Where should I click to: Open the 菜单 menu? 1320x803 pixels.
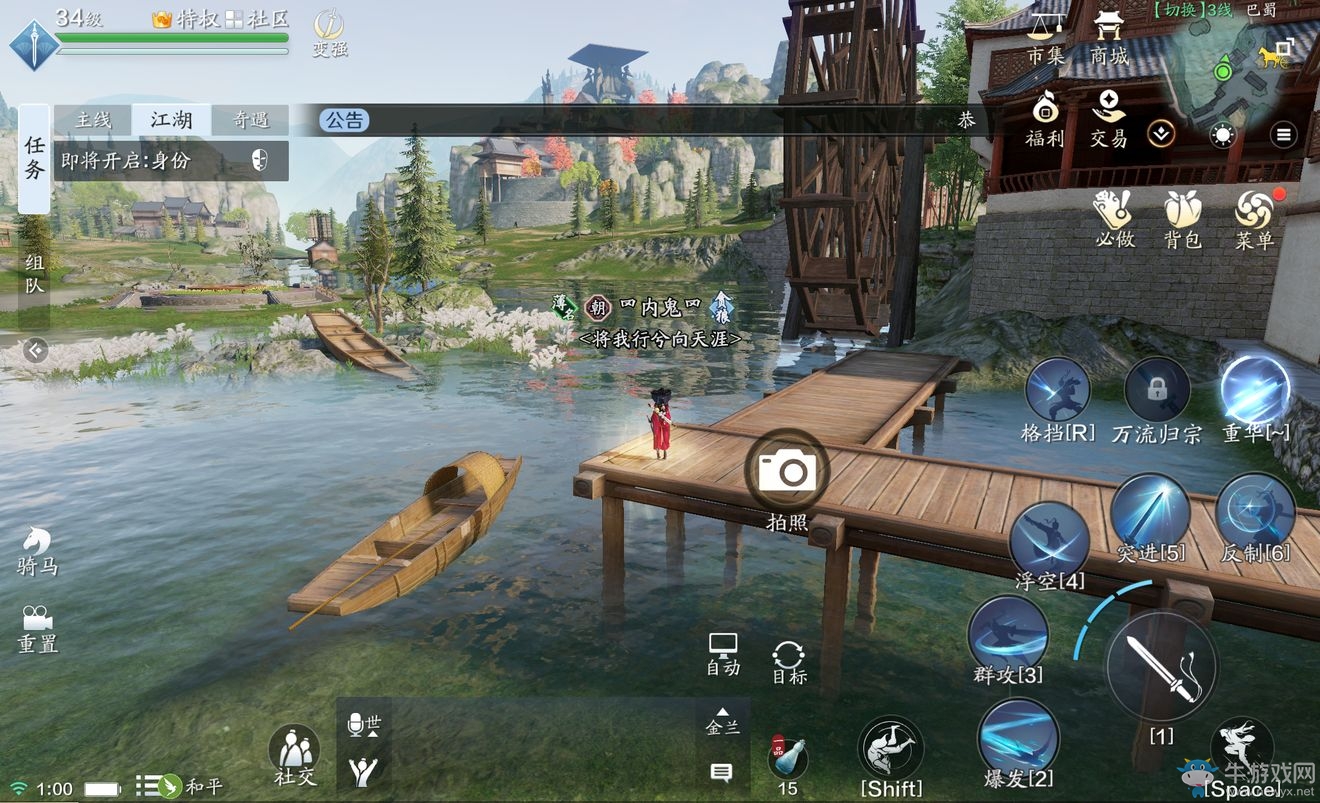(1253, 218)
